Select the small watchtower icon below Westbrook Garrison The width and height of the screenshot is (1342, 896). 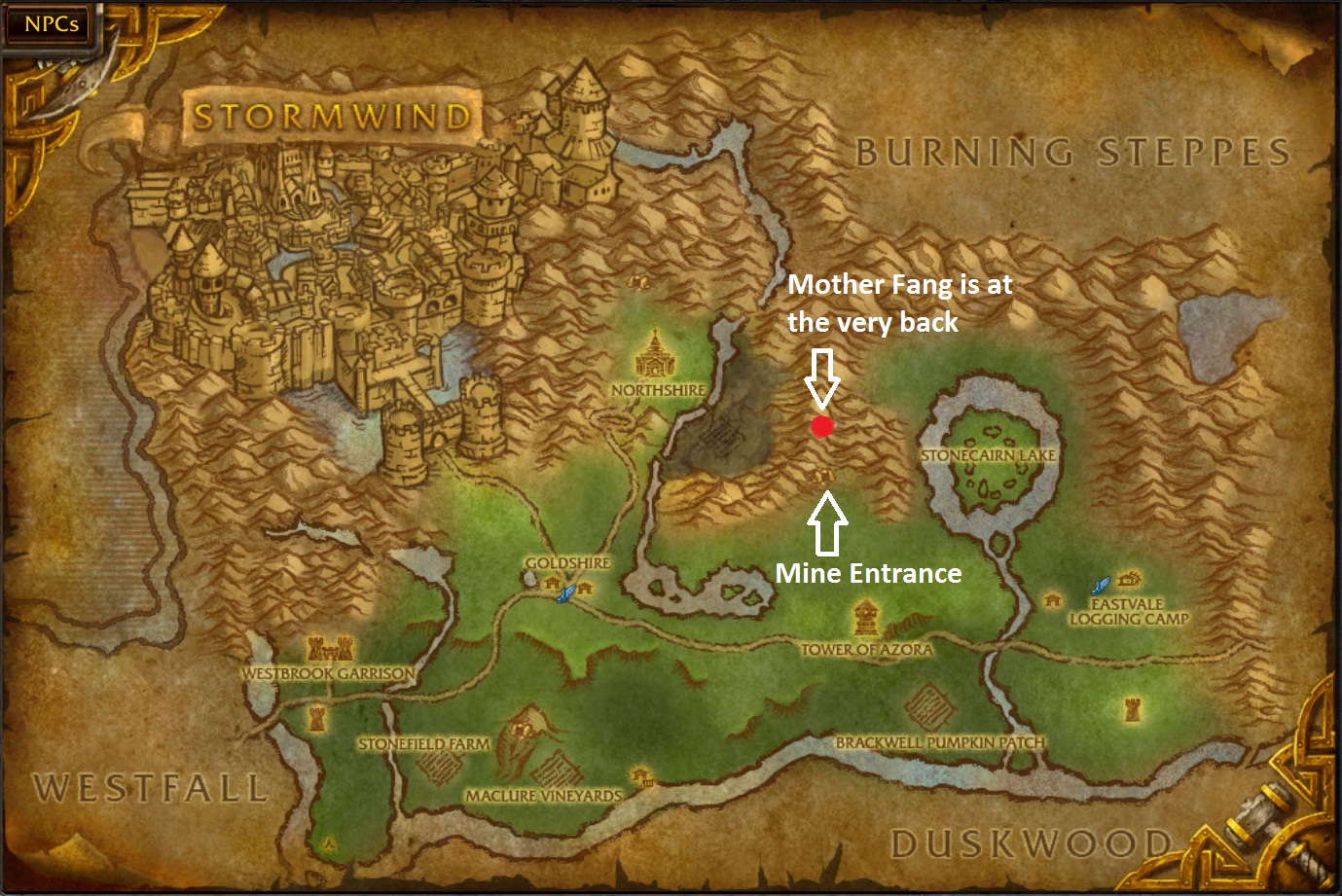tap(316, 718)
